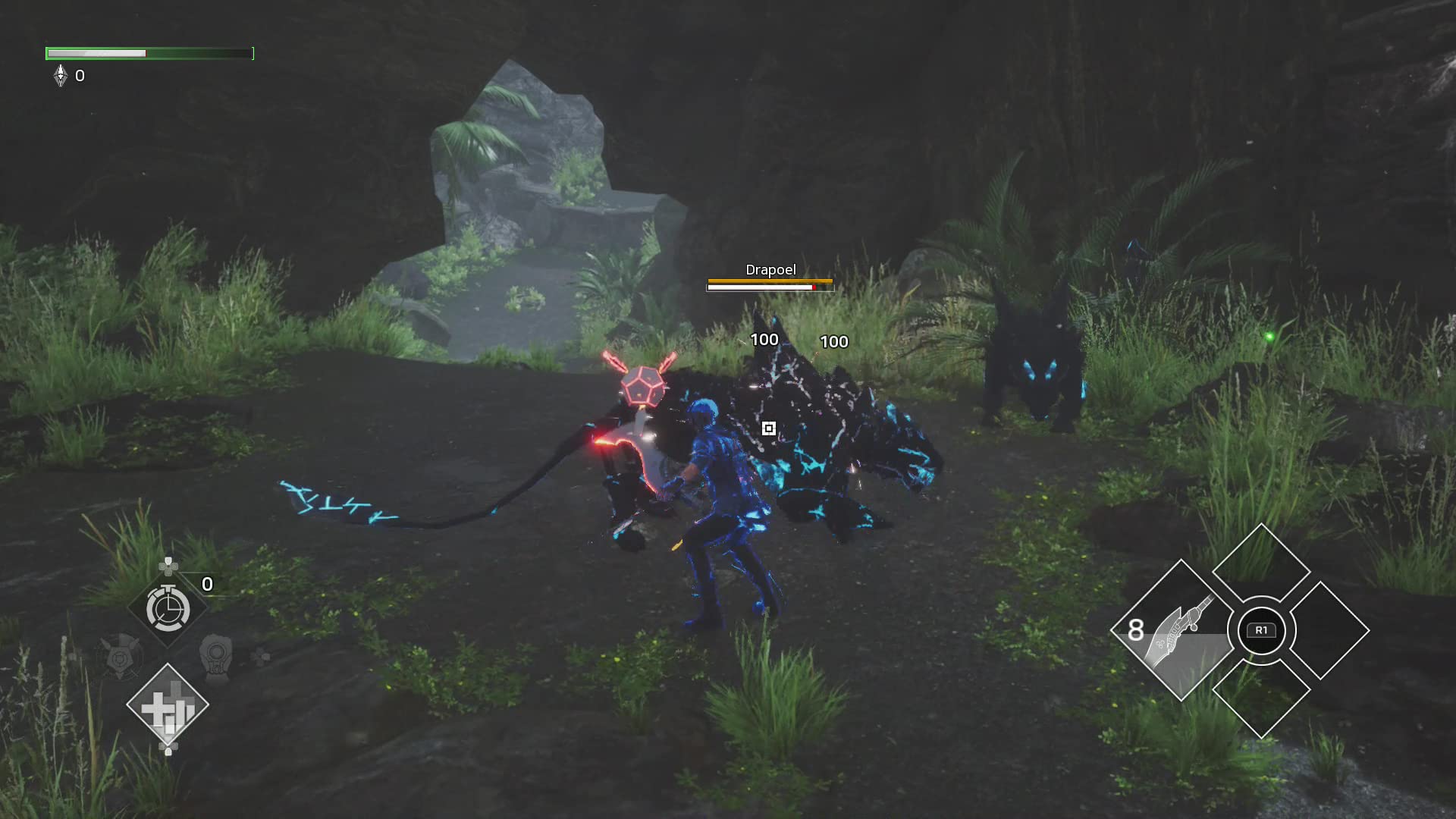The width and height of the screenshot is (1456, 819).
Task: Select the stopwatch item slot
Action: pos(168,609)
